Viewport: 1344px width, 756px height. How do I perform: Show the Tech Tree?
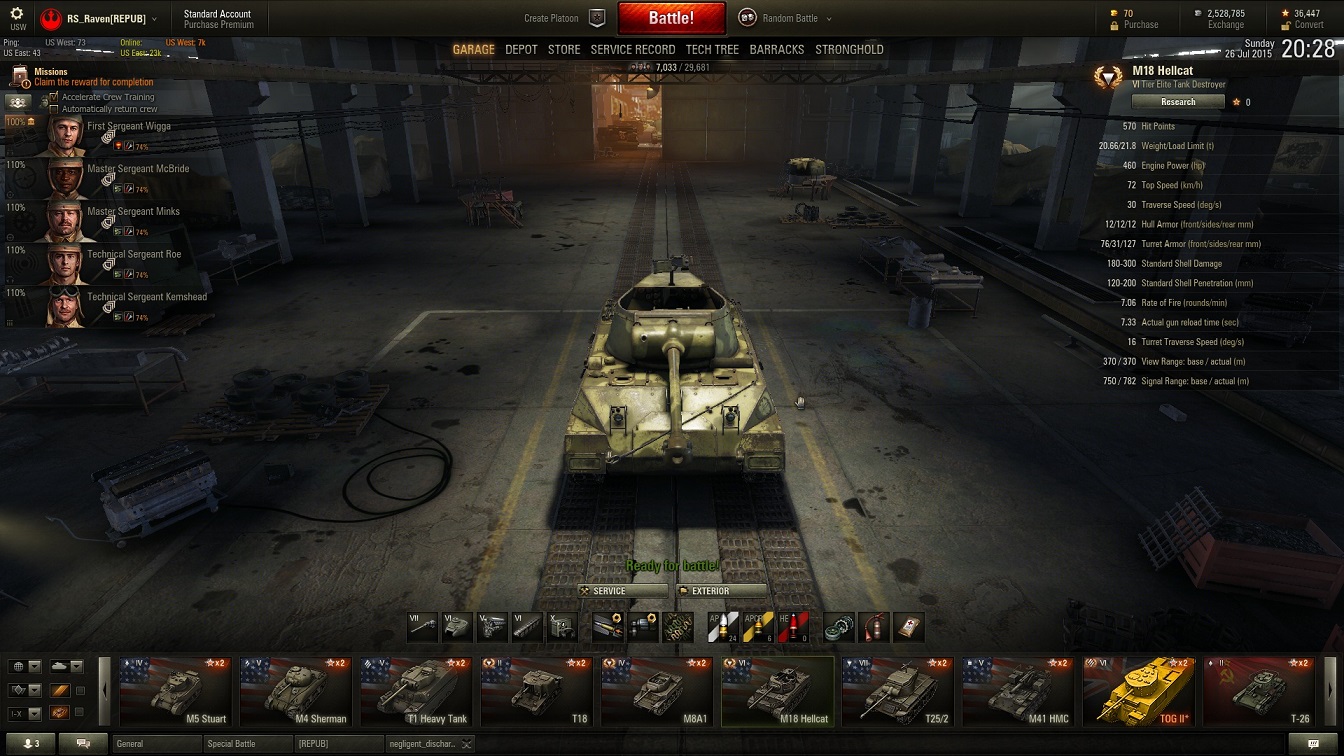pos(712,49)
